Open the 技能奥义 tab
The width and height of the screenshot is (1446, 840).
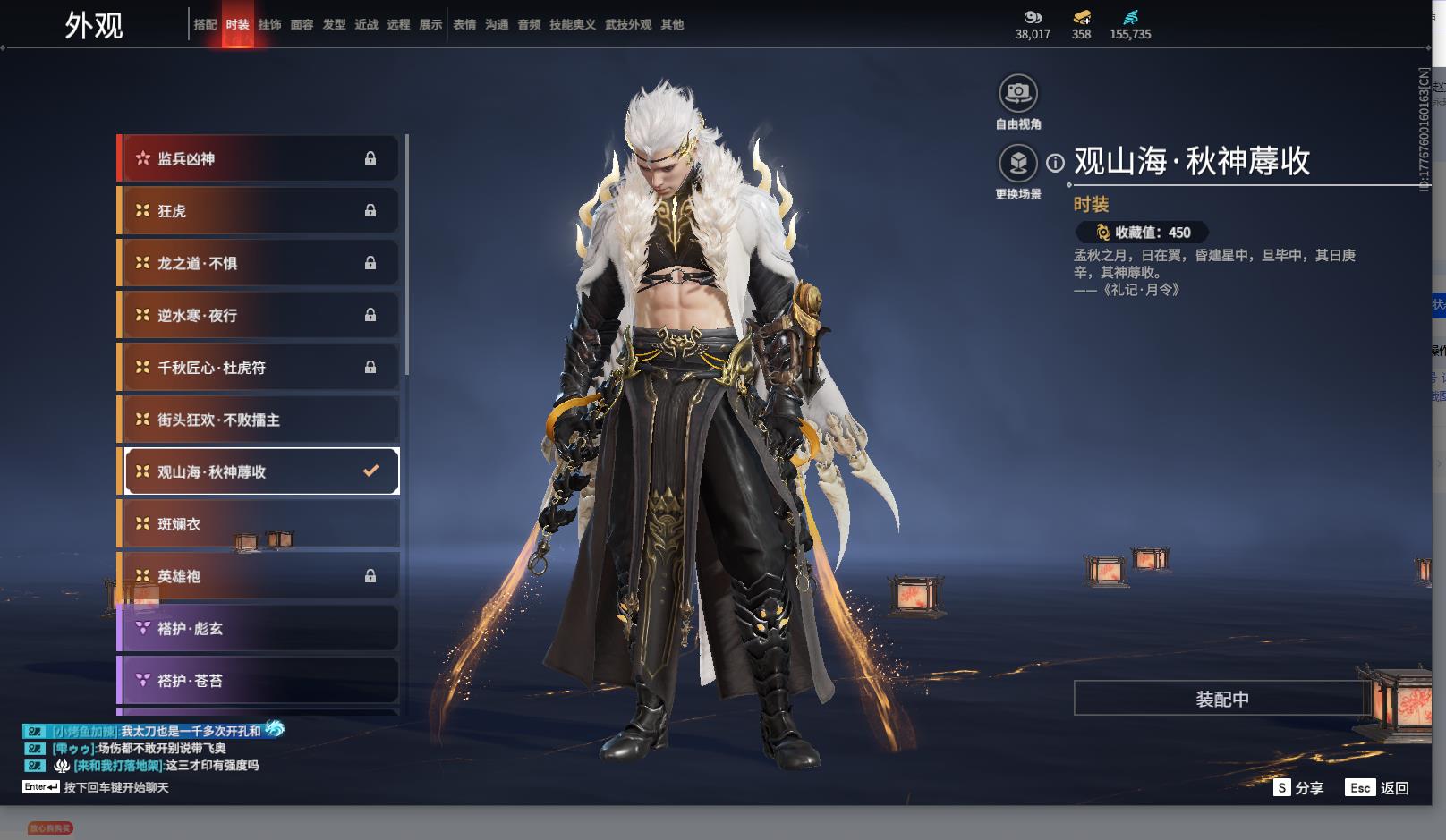572,25
